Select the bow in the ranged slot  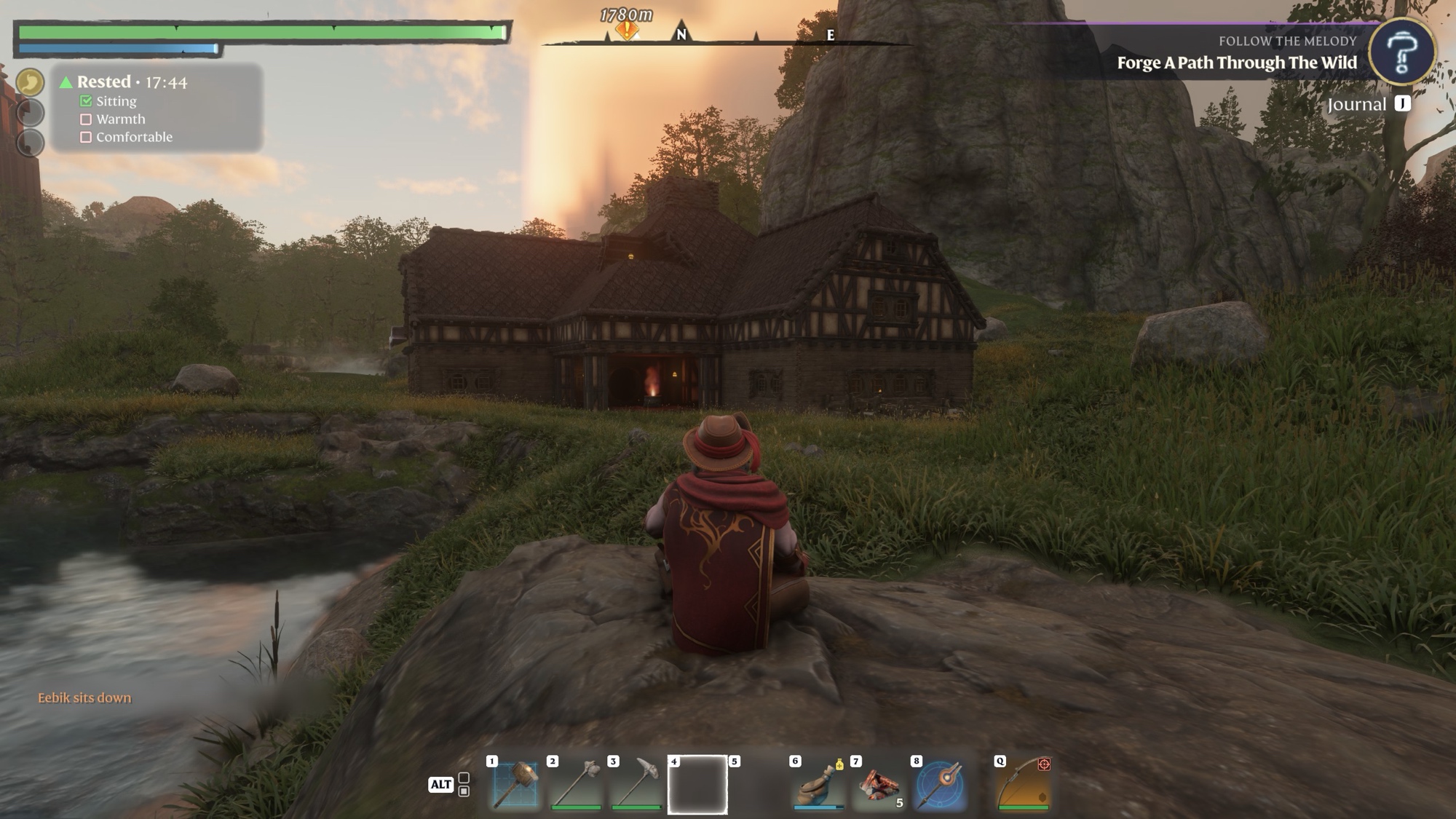coord(1024,785)
